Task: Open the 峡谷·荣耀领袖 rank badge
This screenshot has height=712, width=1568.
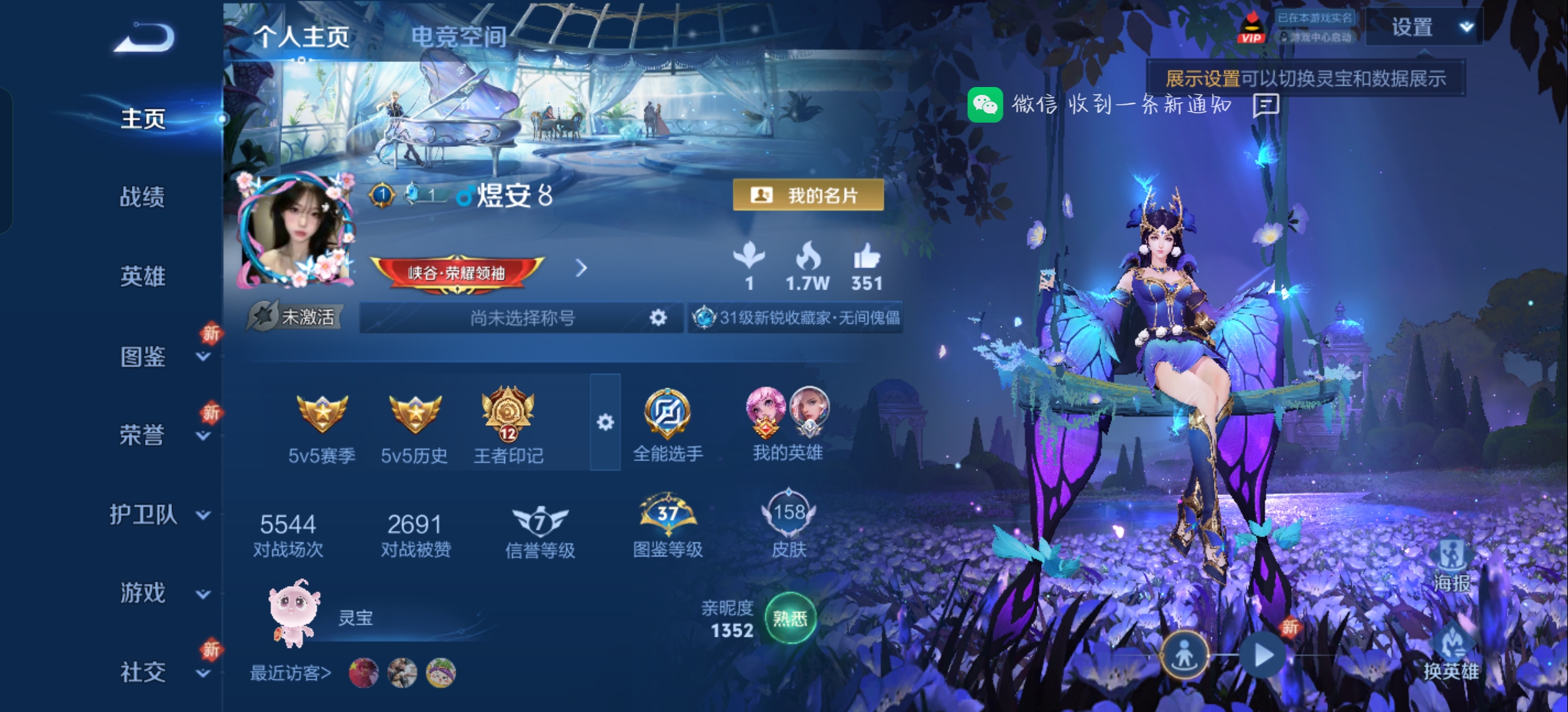Action: 457,272
